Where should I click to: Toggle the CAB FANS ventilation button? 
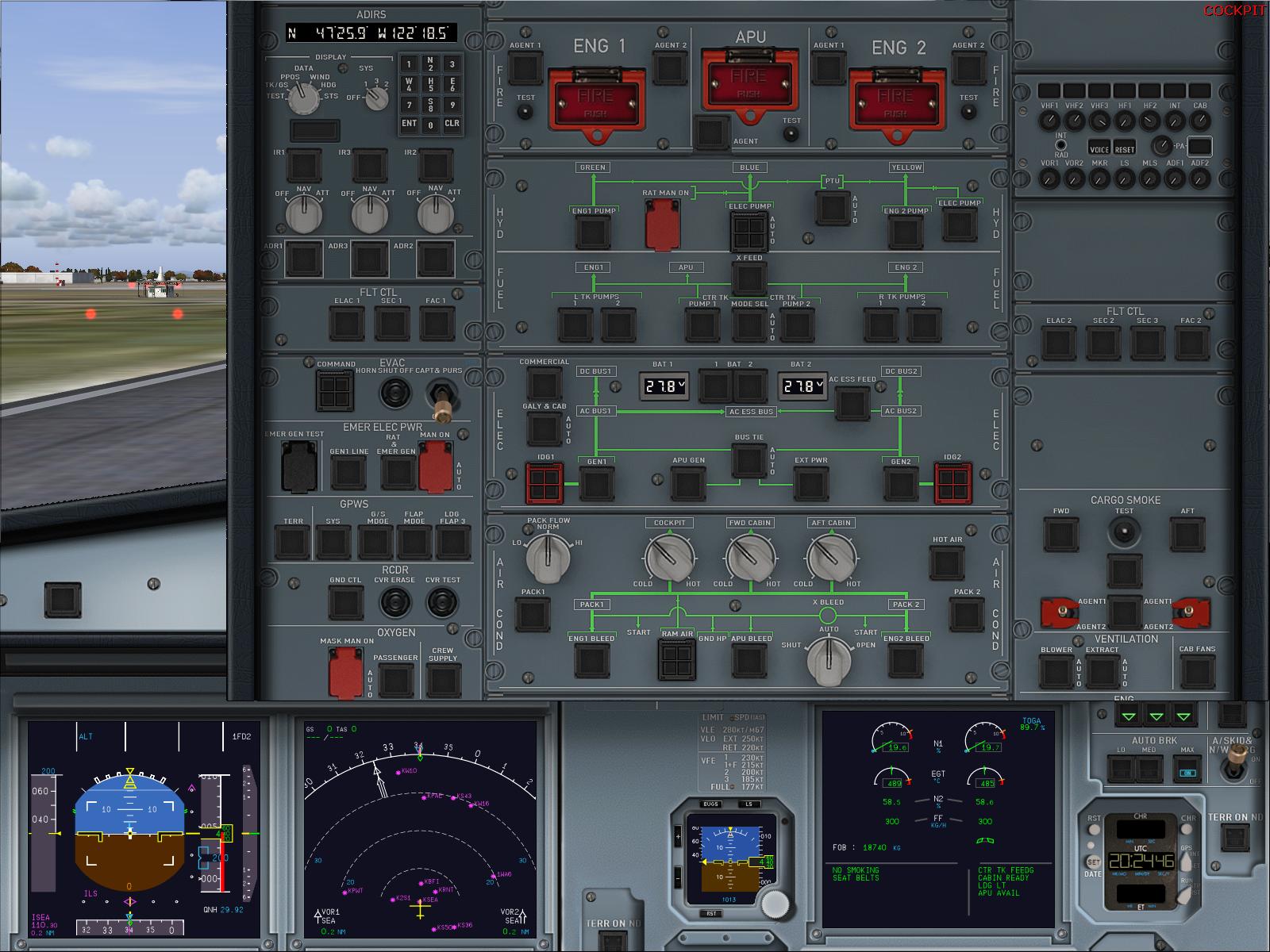[x=1197, y=672]
